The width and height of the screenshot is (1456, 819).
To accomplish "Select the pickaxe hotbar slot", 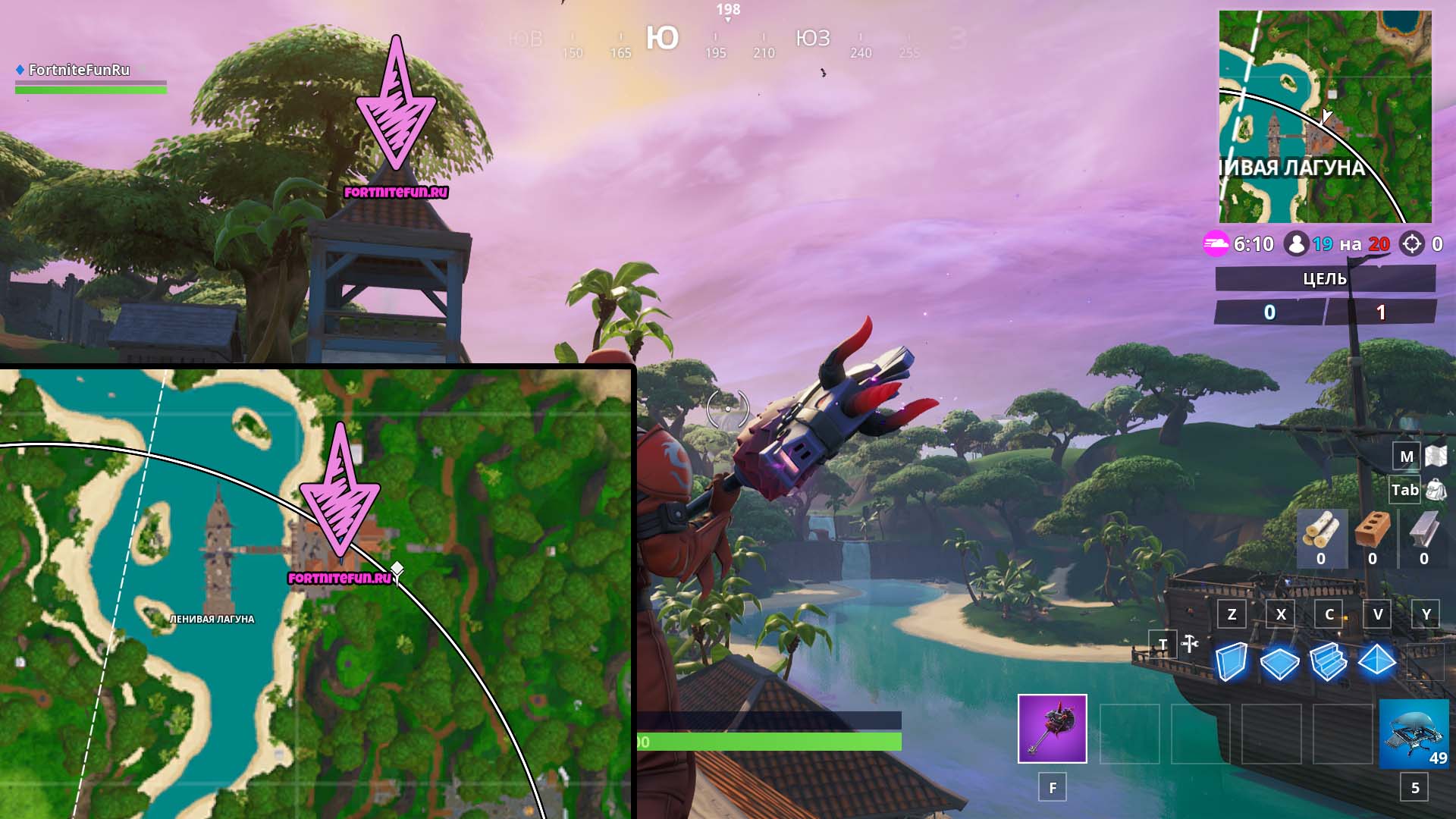I will [1052, 728].
